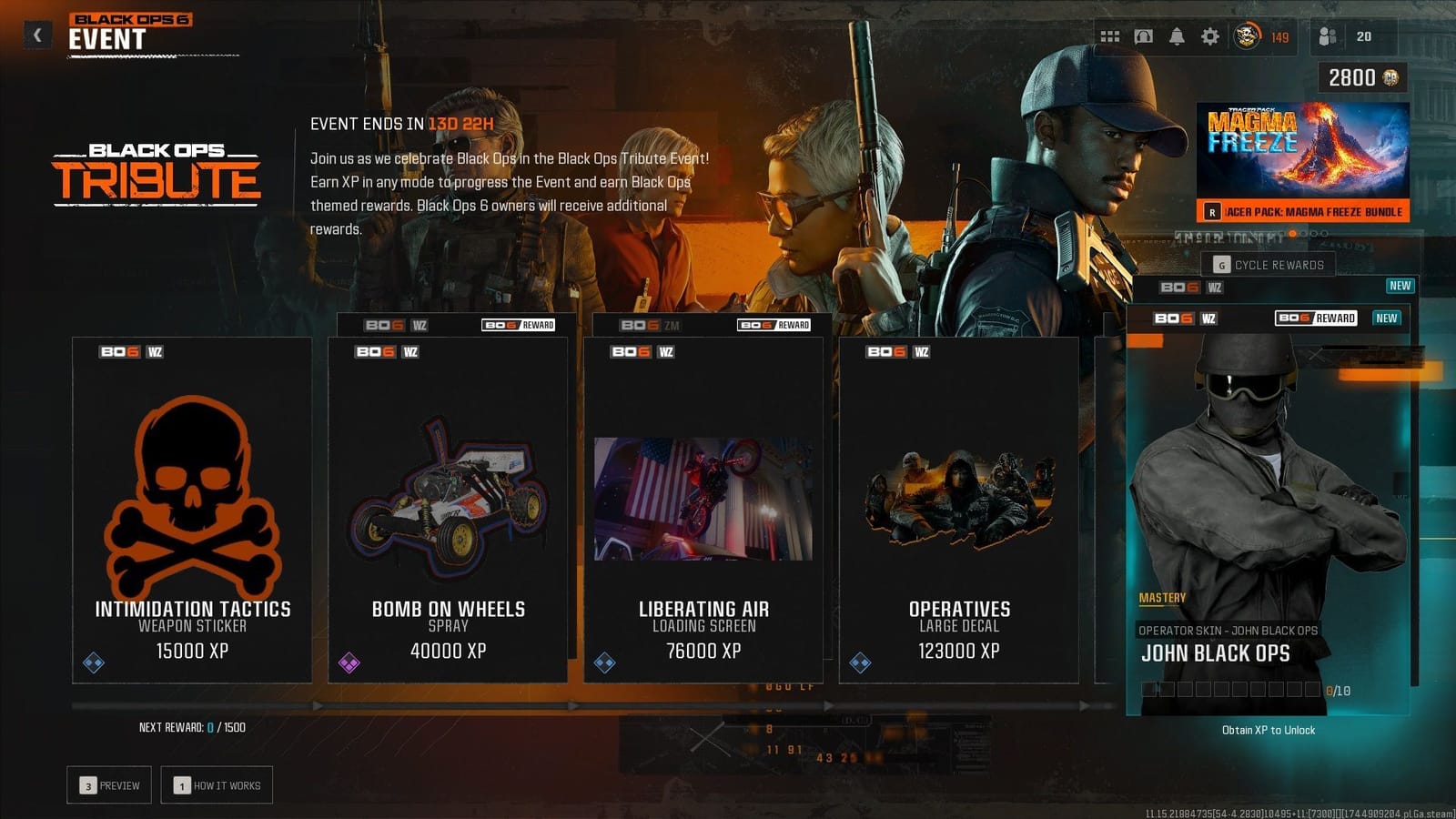Toggle the WZ tag on the Operatives card
The width and height of the screenshot is (1456, 819).
click(x=921, y=350)
